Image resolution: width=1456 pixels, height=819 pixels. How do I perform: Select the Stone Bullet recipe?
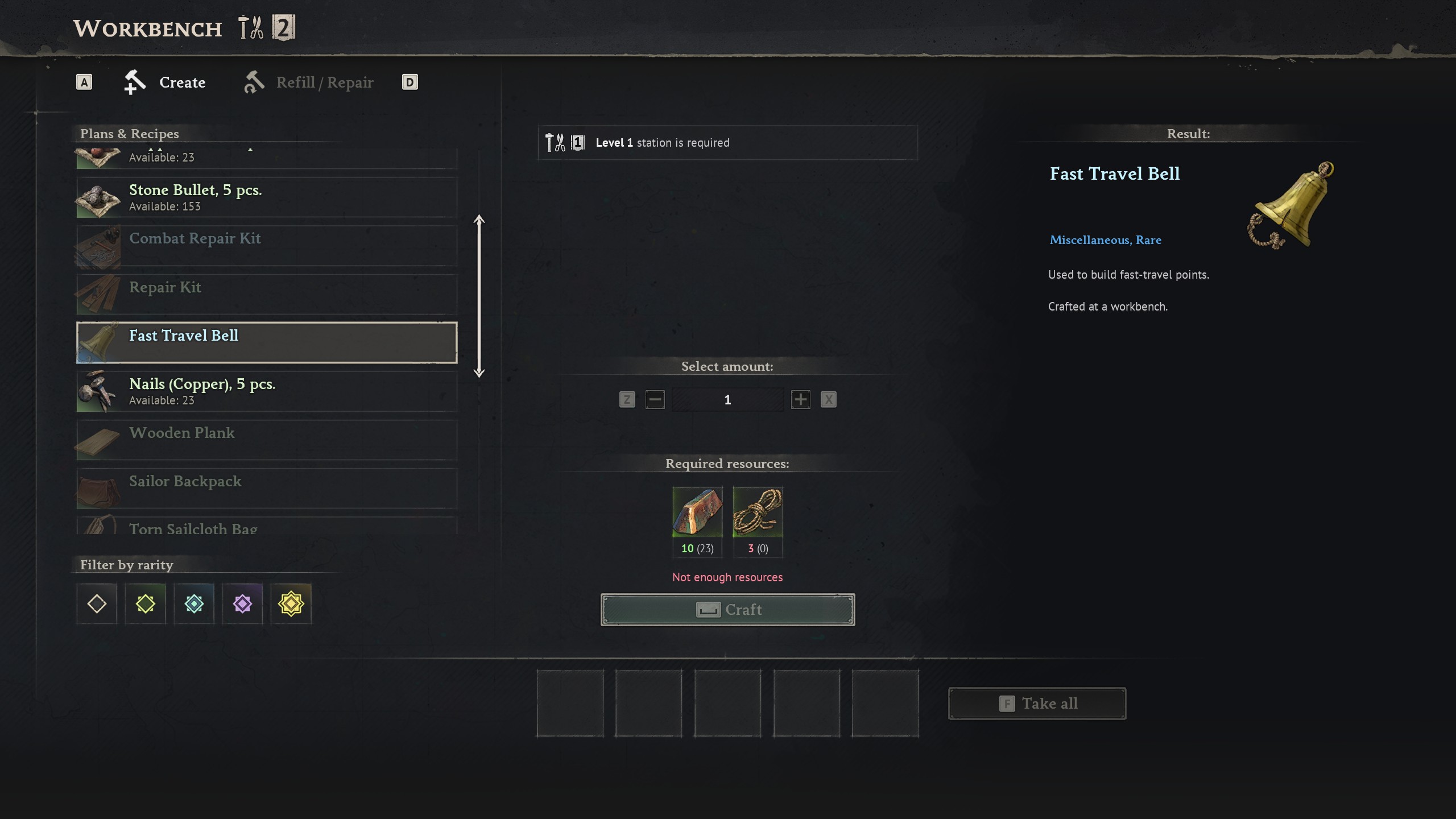pos(266,197)
